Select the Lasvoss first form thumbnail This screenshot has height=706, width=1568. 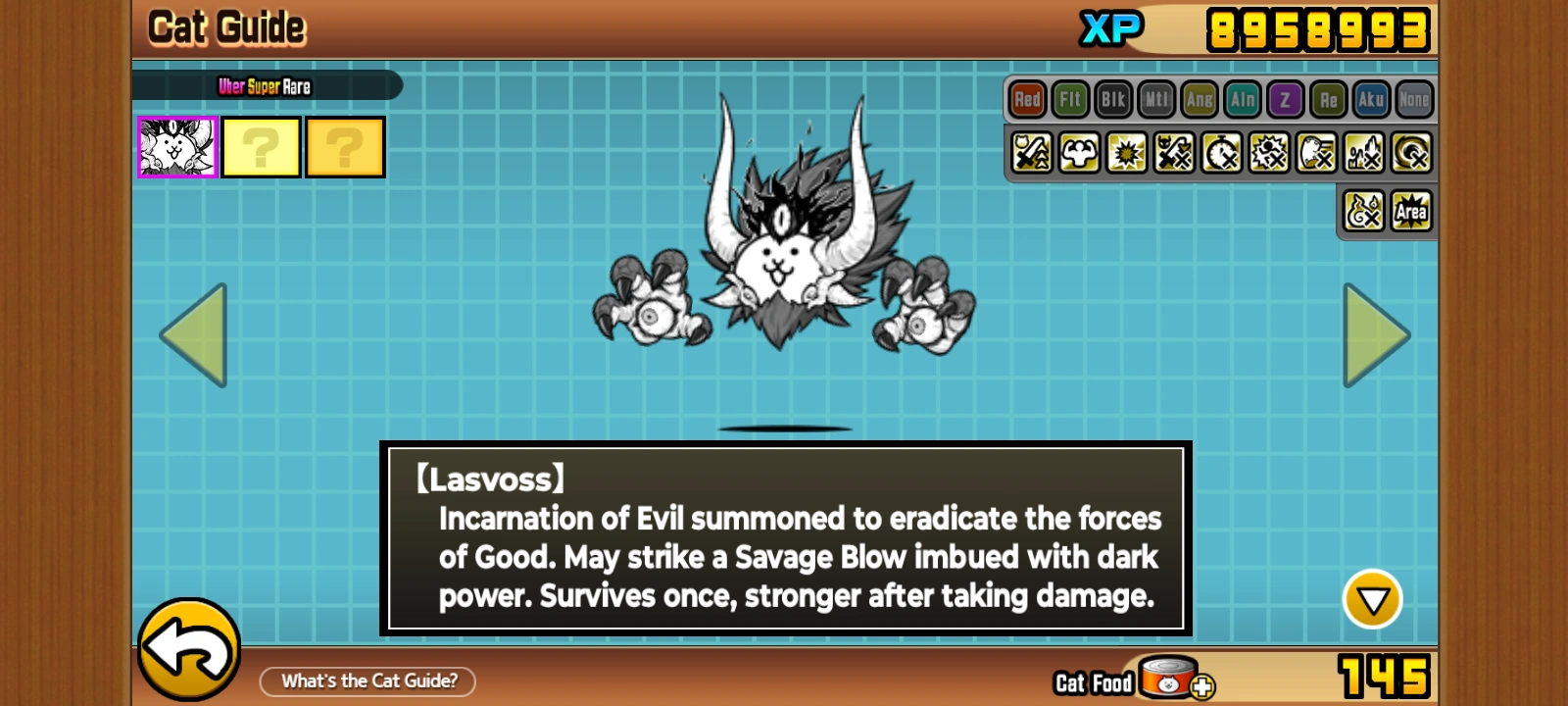tap(176, 146)
